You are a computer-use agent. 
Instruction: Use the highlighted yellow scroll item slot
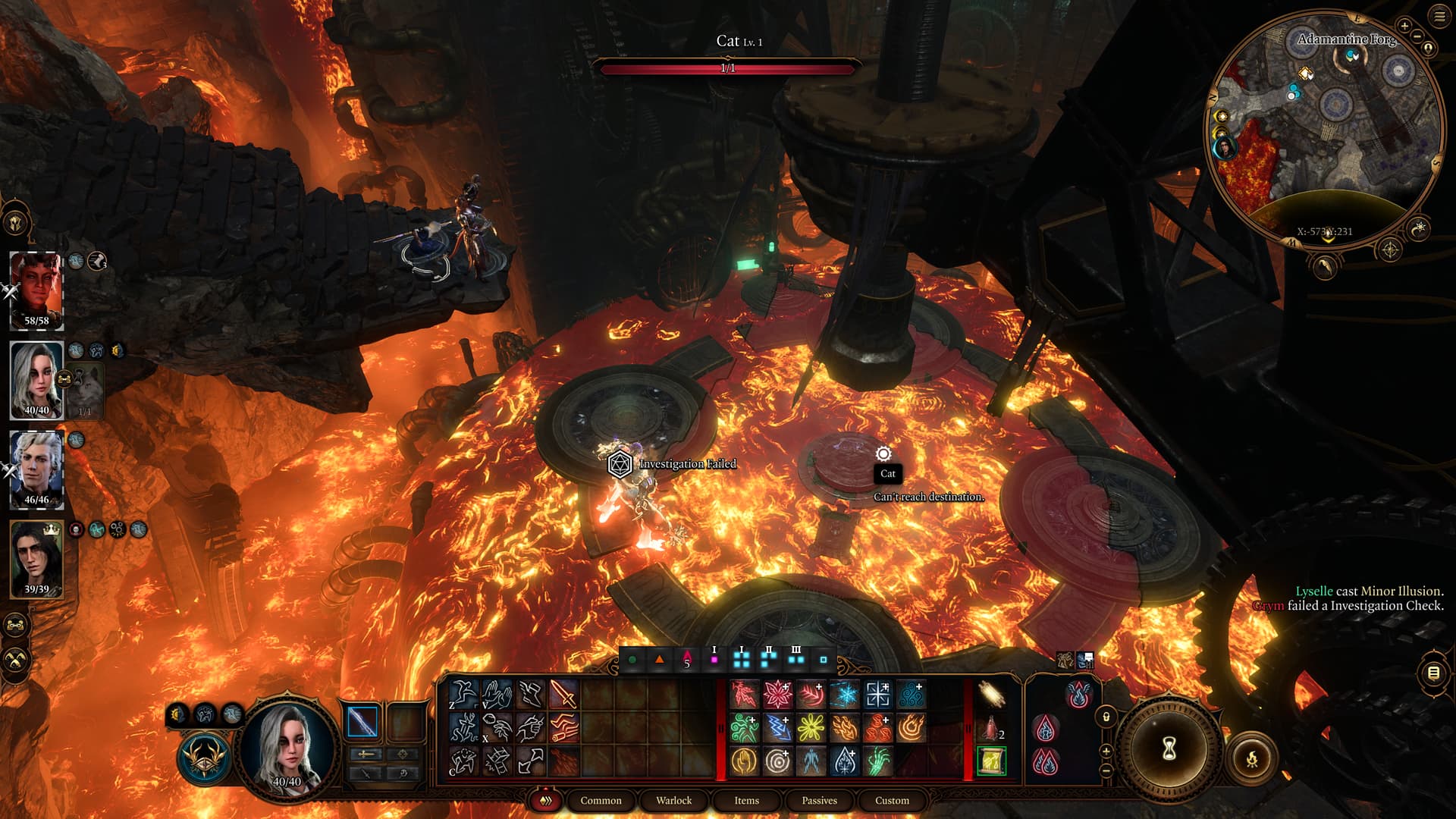[990, 761]
